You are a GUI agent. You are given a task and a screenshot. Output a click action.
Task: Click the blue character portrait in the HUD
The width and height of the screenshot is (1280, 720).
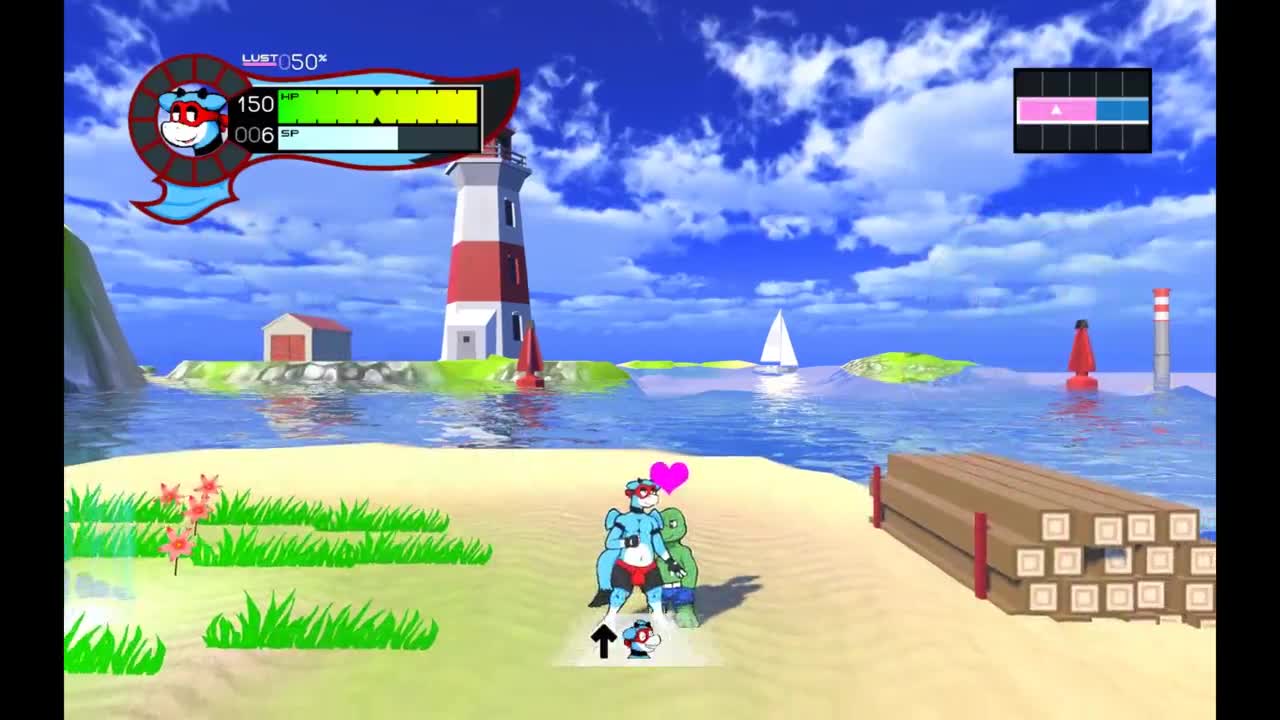(x=193, y=119)
